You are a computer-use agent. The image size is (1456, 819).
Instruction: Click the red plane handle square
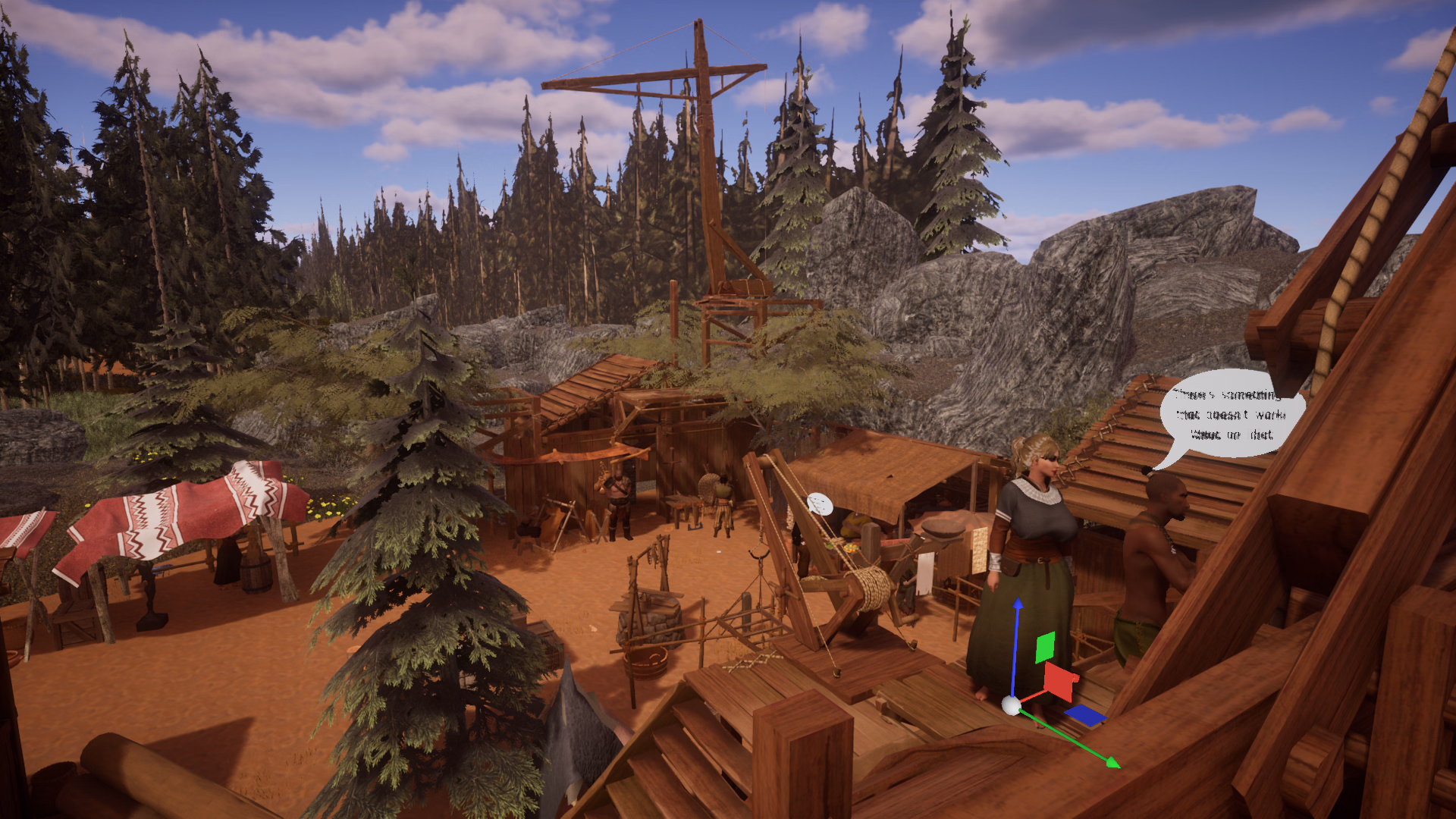click(x=1061, y=680)
